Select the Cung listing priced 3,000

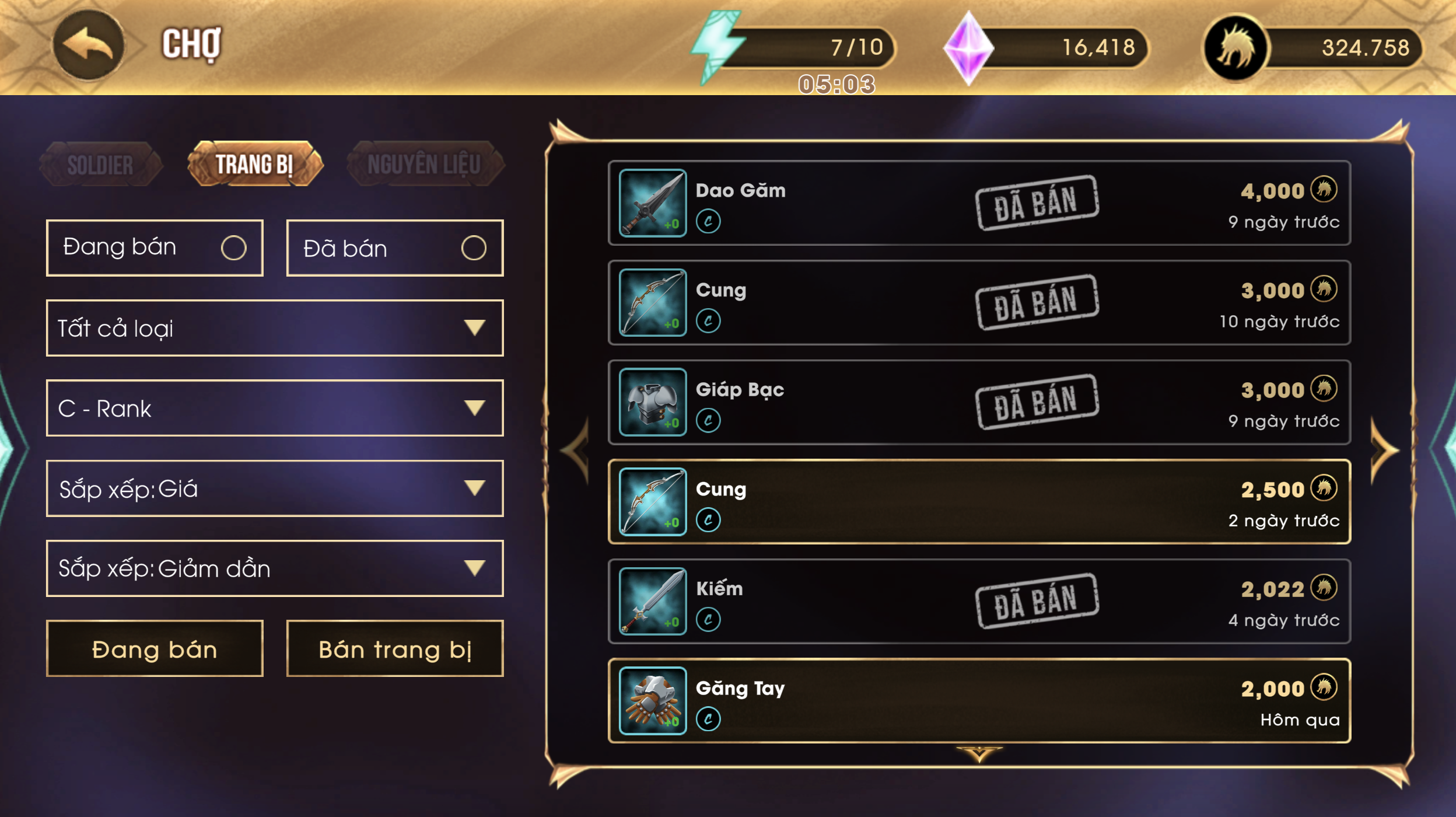979,303
